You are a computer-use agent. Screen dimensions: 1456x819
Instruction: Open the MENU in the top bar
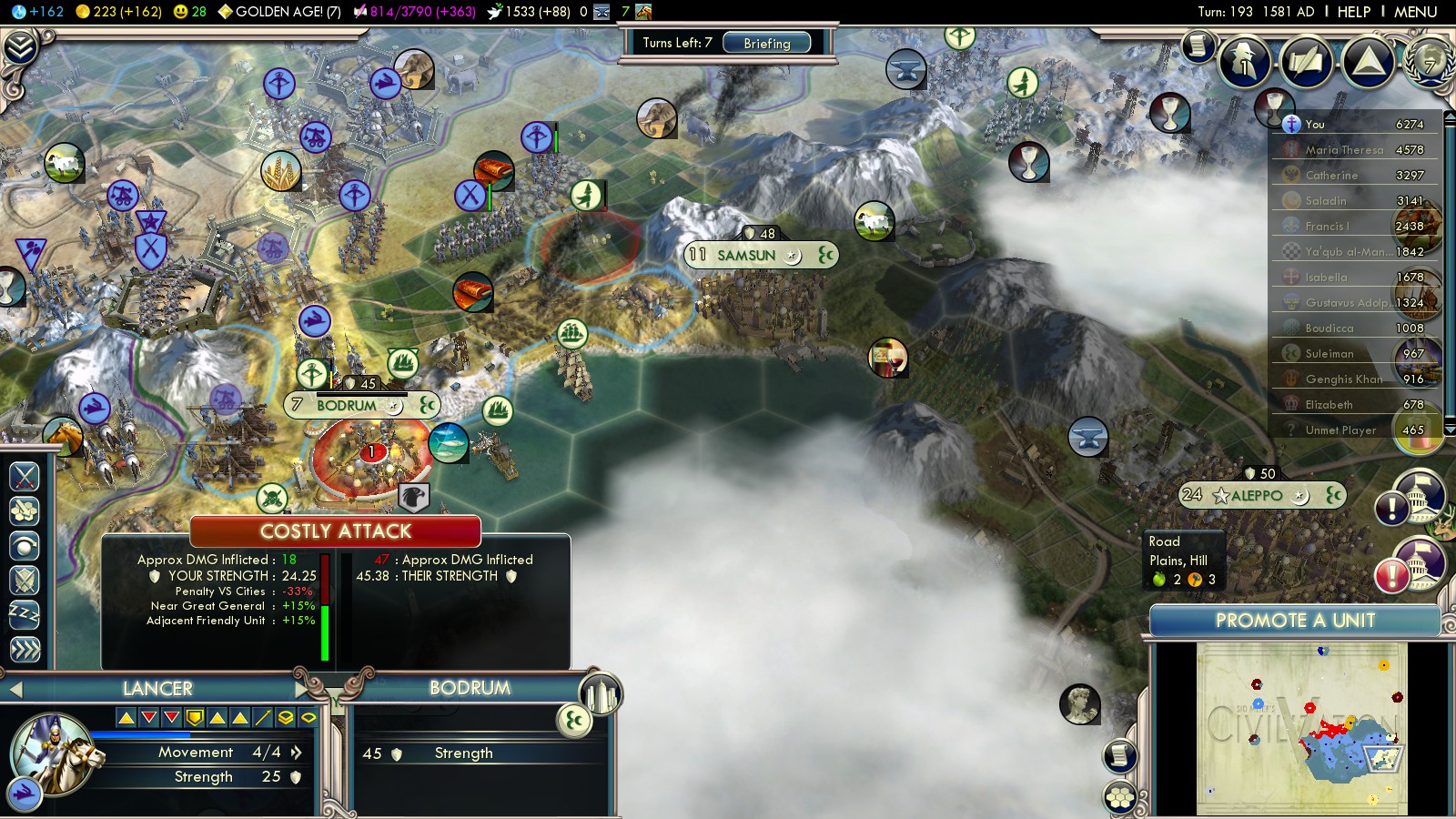1415,12
